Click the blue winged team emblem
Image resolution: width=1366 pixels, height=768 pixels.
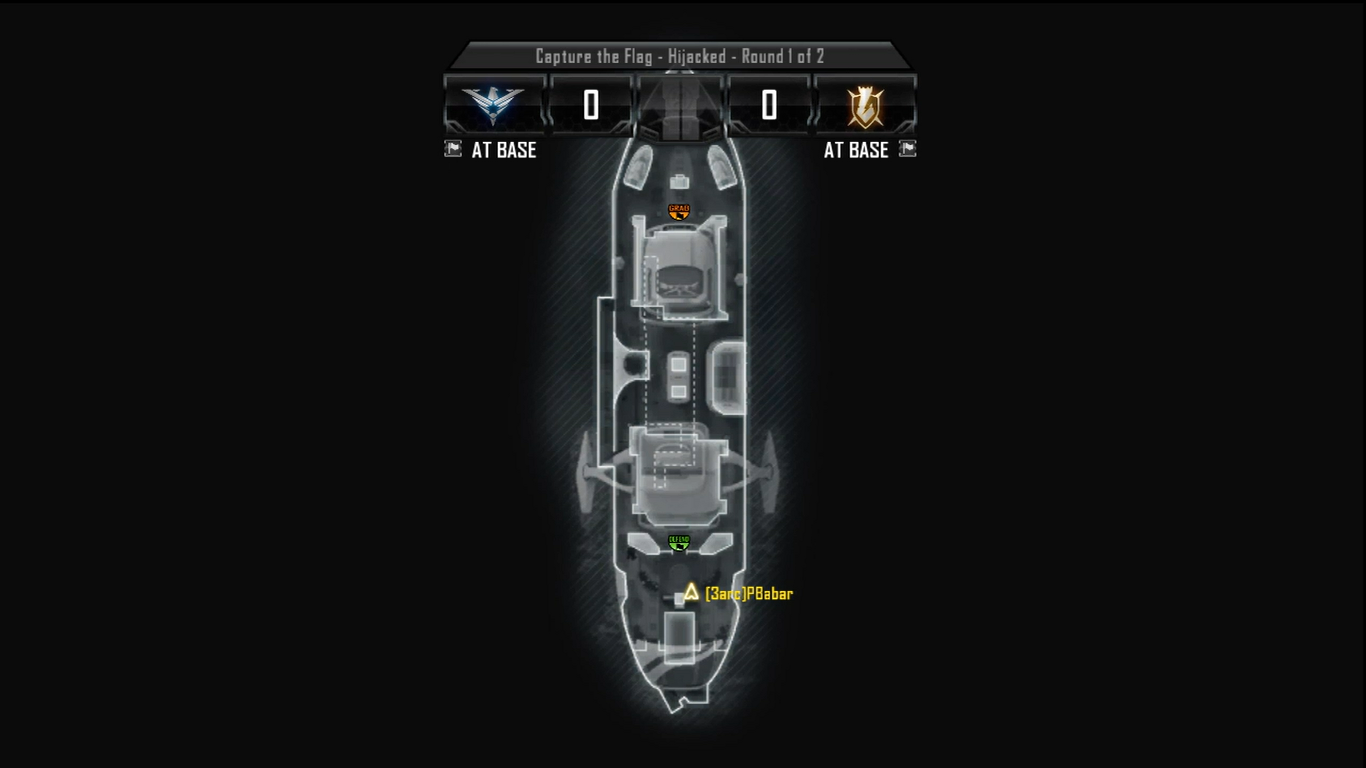click(494, 104)
